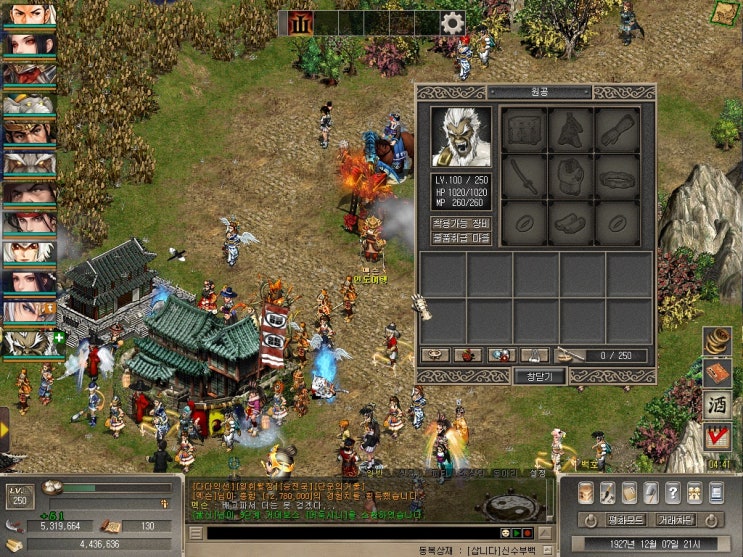Select the boots equipment slot

click(570, 223)
